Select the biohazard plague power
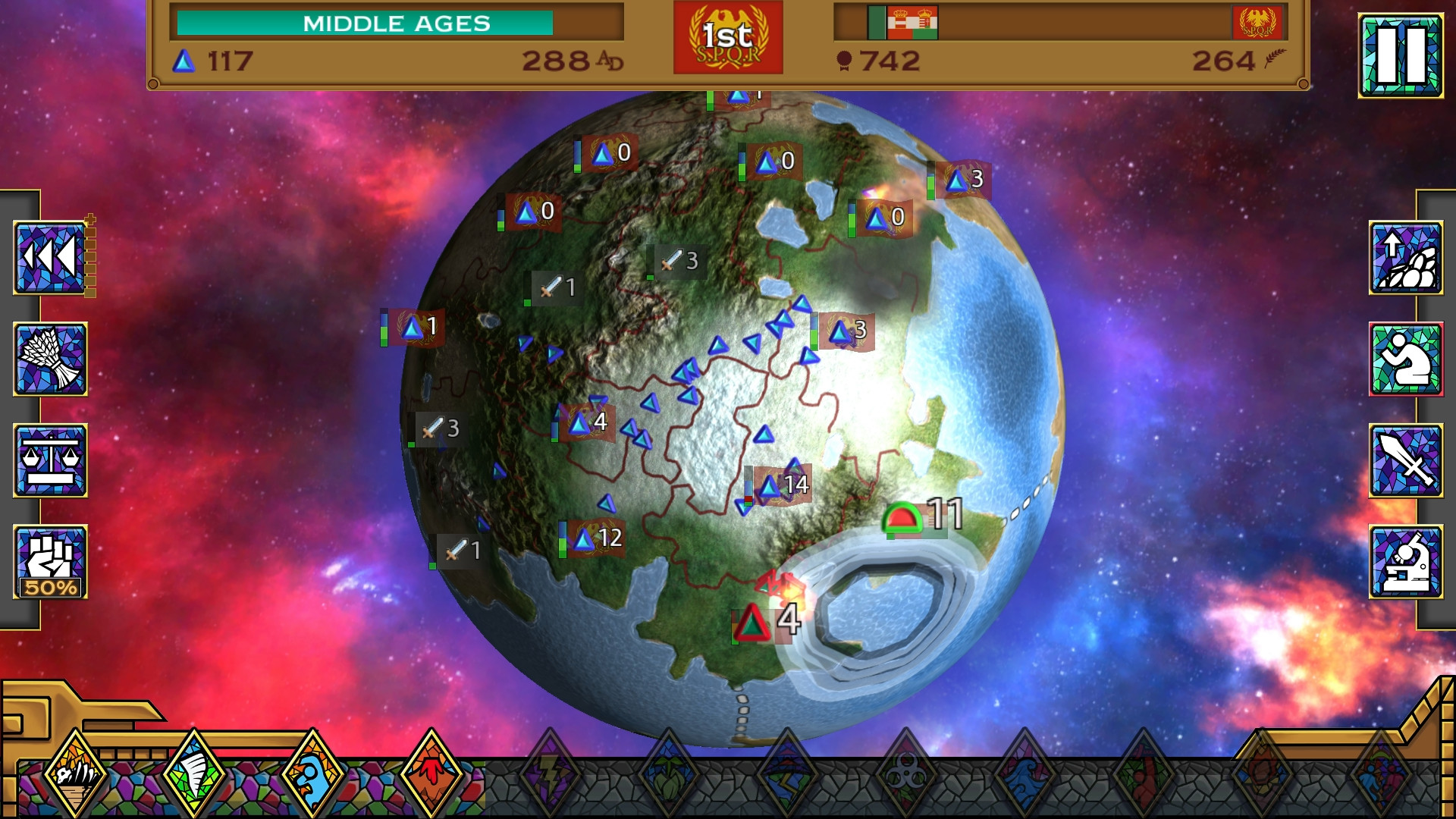 (x=905, y=775)
